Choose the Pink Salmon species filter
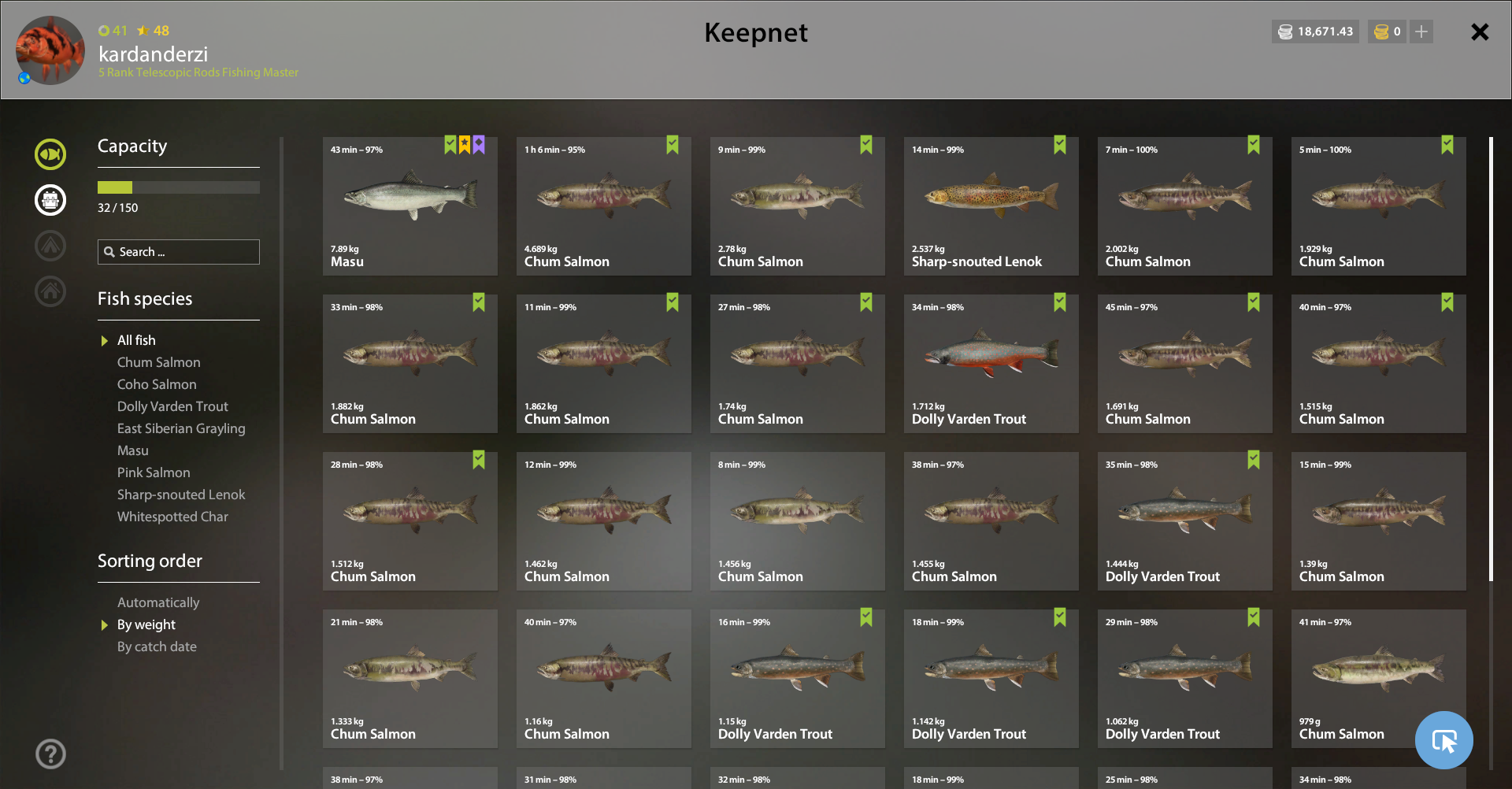The width and height of the screenshot is (1512, 789). (154, 472)
